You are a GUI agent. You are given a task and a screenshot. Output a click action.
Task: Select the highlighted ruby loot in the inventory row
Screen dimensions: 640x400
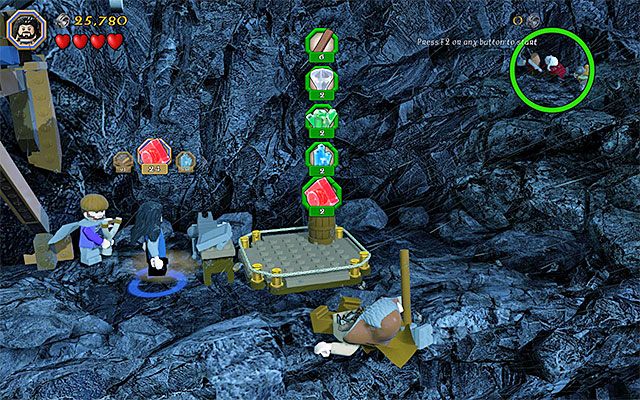pos(153,157)
